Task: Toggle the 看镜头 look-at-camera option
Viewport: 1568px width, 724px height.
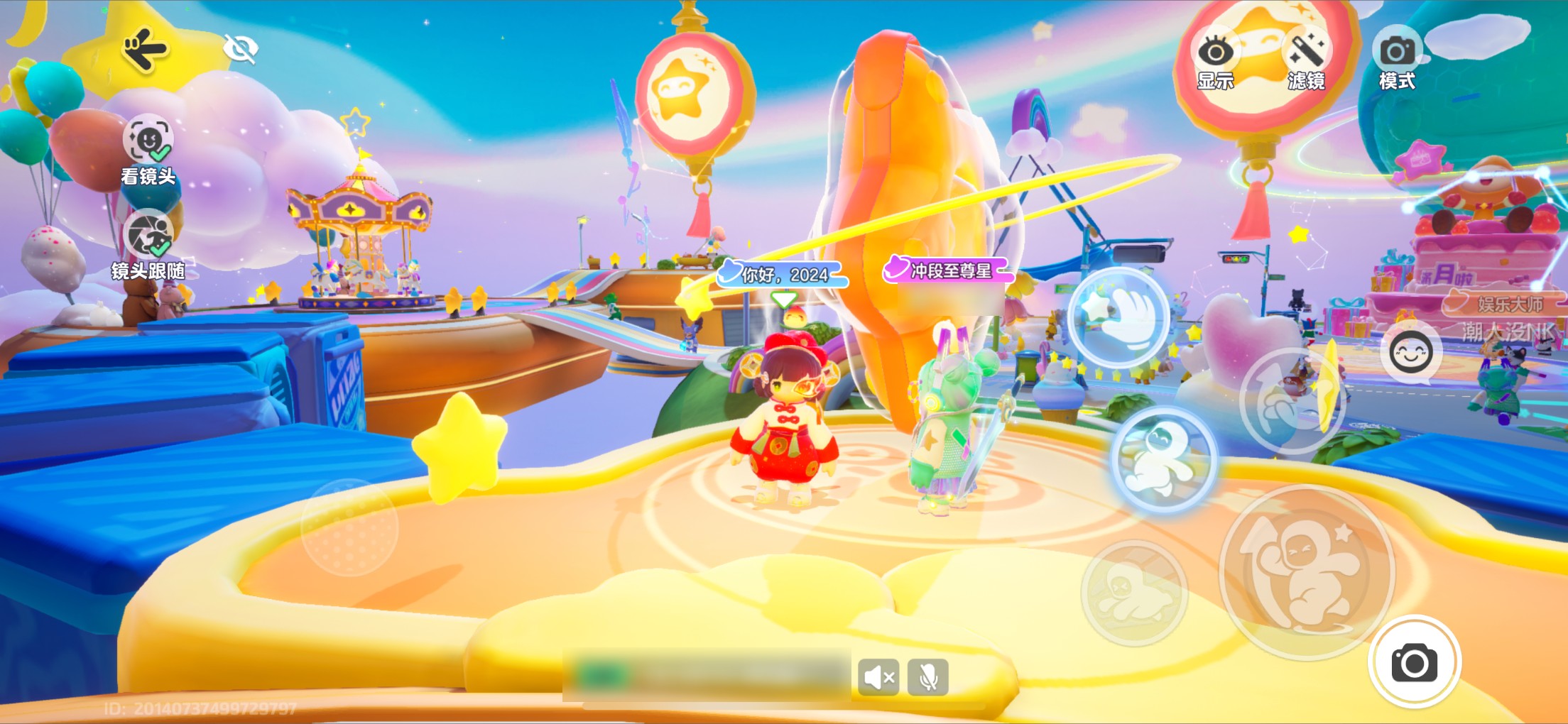Action: tap(148, 140)
